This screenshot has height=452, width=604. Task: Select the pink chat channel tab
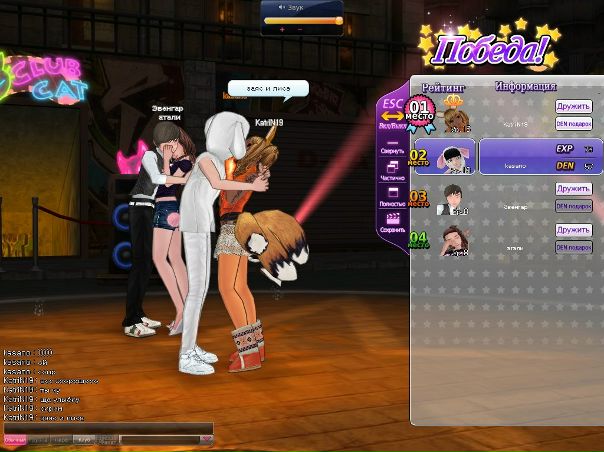15,439
